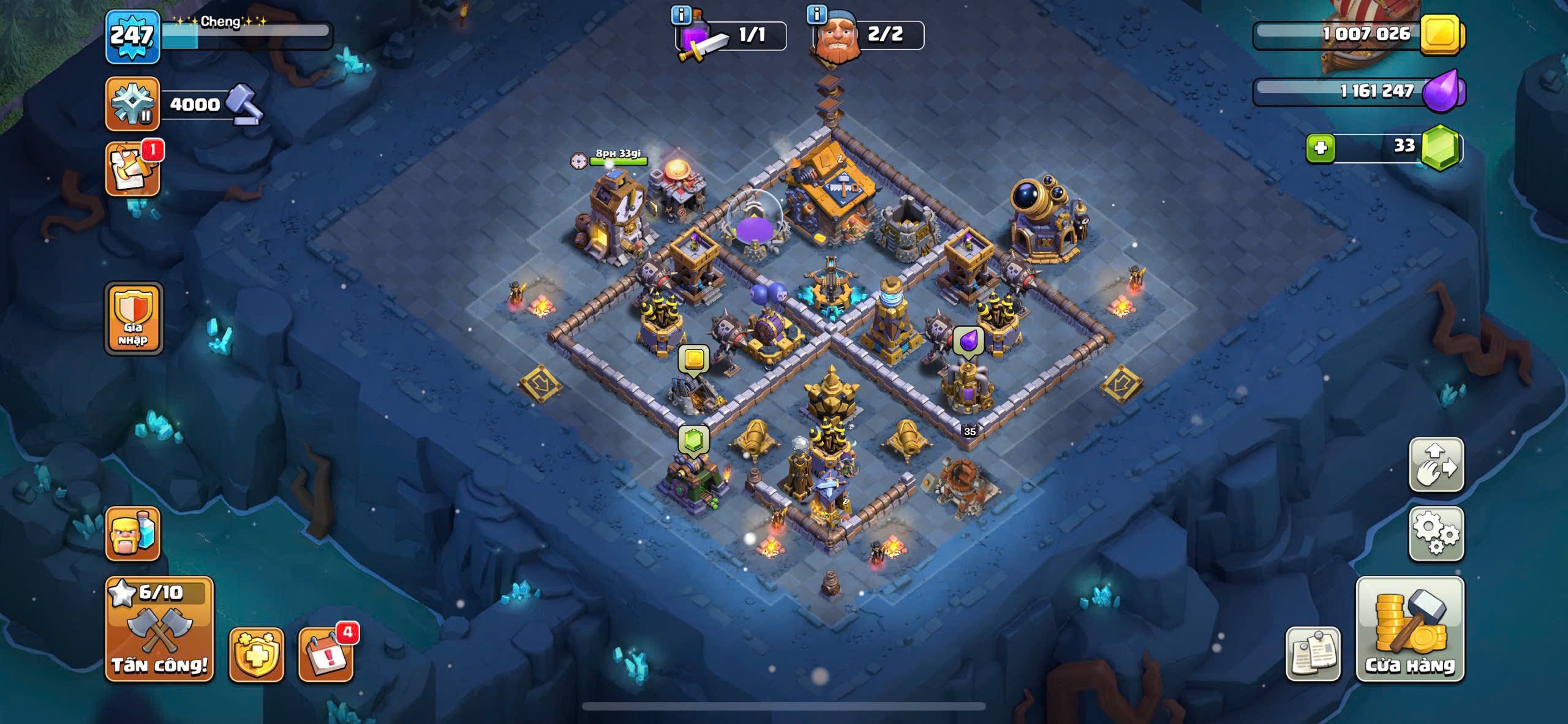Collect gems from the green gem bubble
Image resolution: width=1568 pixels, height=724 pixels.
pyautogui.click(x=693, y=440)
